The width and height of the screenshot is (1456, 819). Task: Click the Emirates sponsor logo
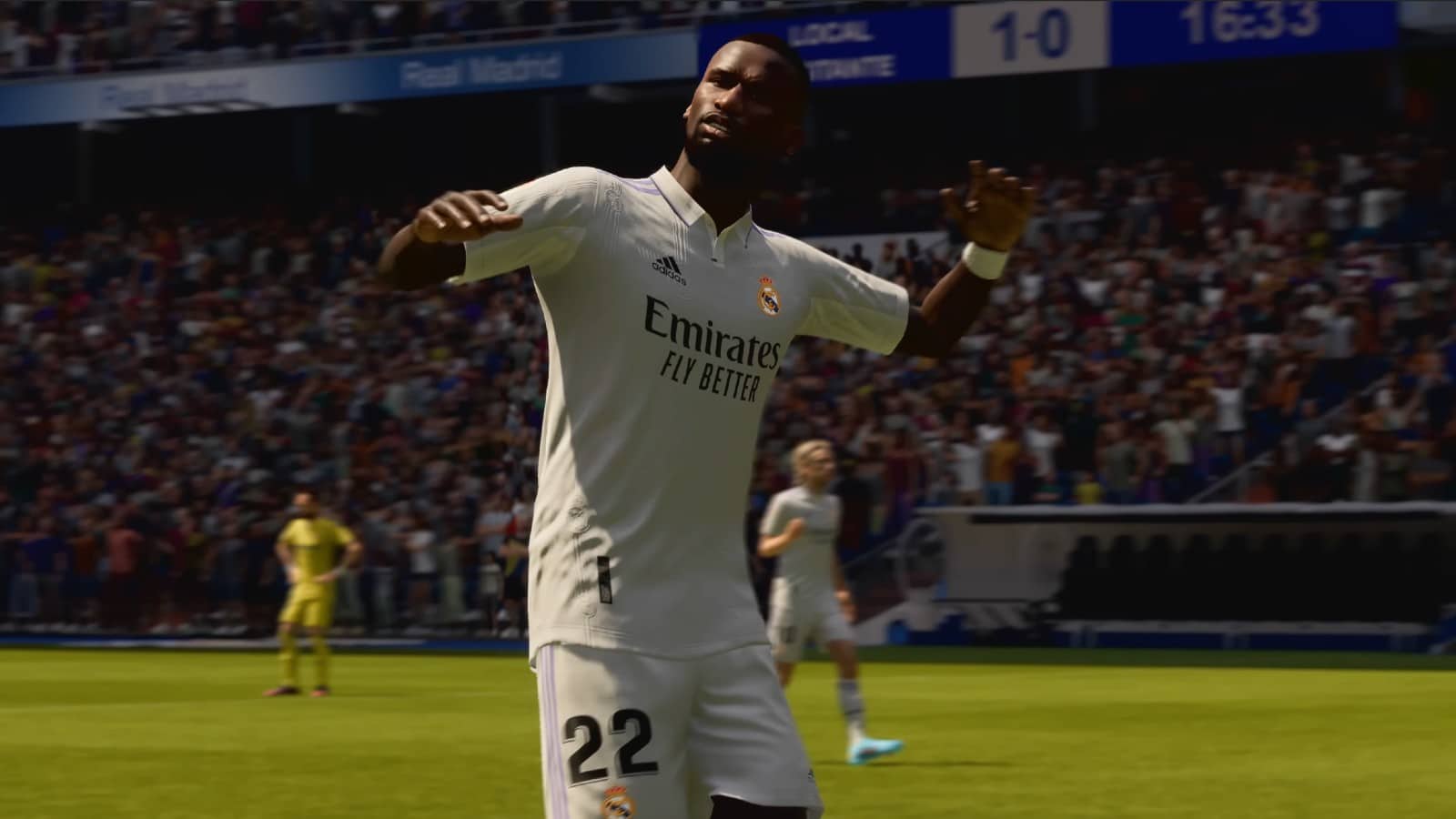click(x=713, y=337)
